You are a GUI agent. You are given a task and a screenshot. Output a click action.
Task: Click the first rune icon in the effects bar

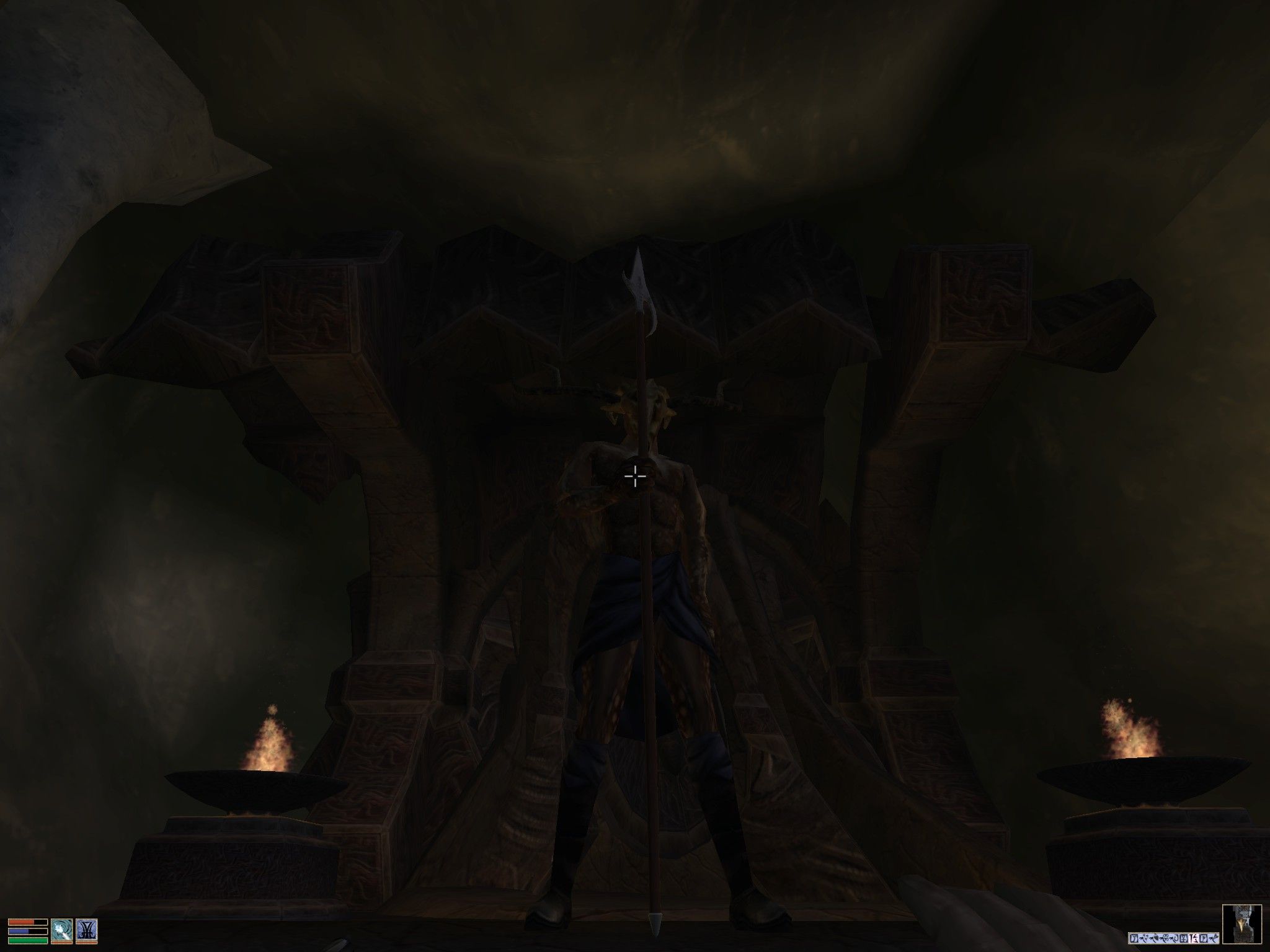(x=1134, y=939)
